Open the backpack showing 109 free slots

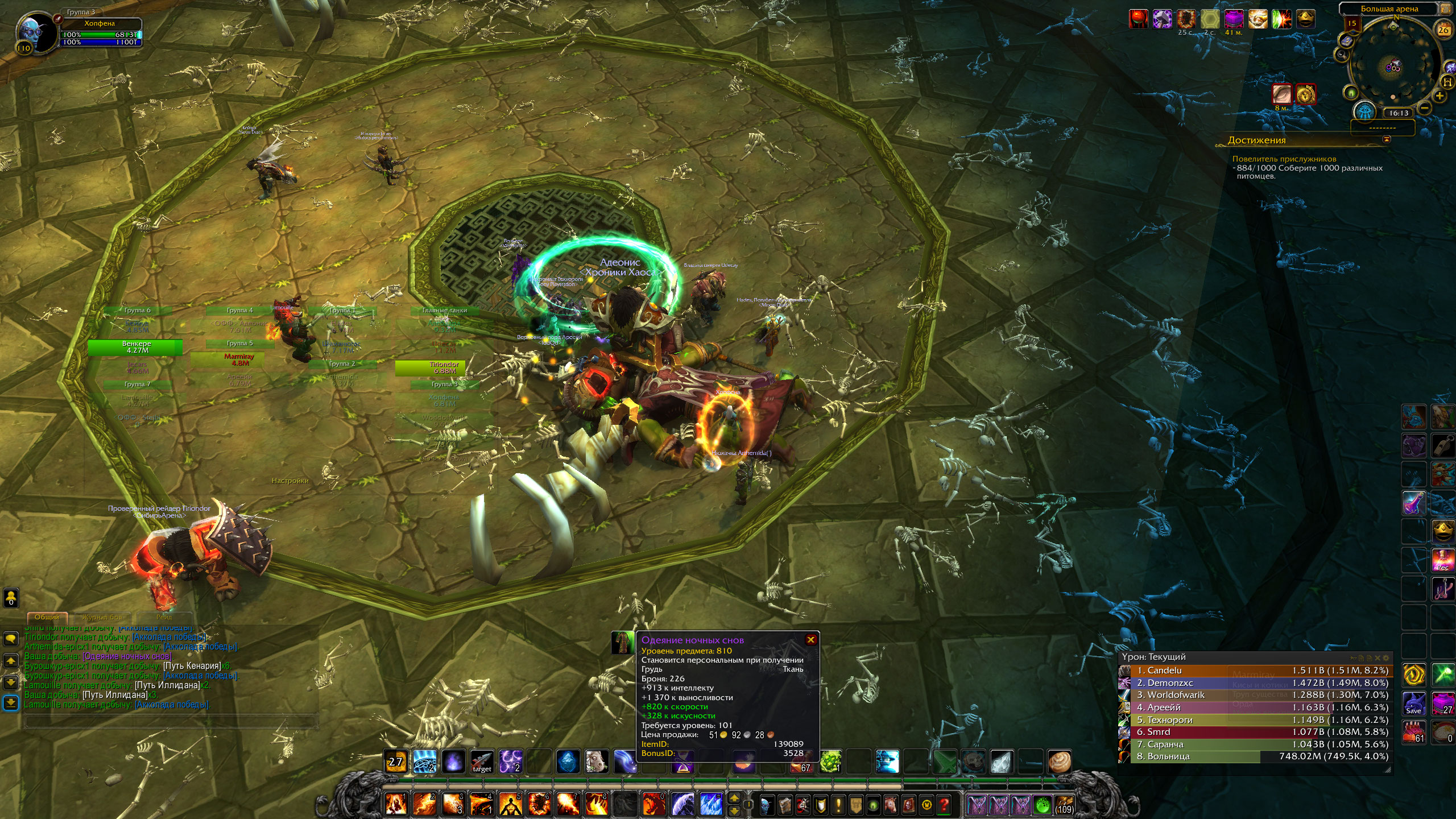pyautogui.click(x=1064, y=805)
